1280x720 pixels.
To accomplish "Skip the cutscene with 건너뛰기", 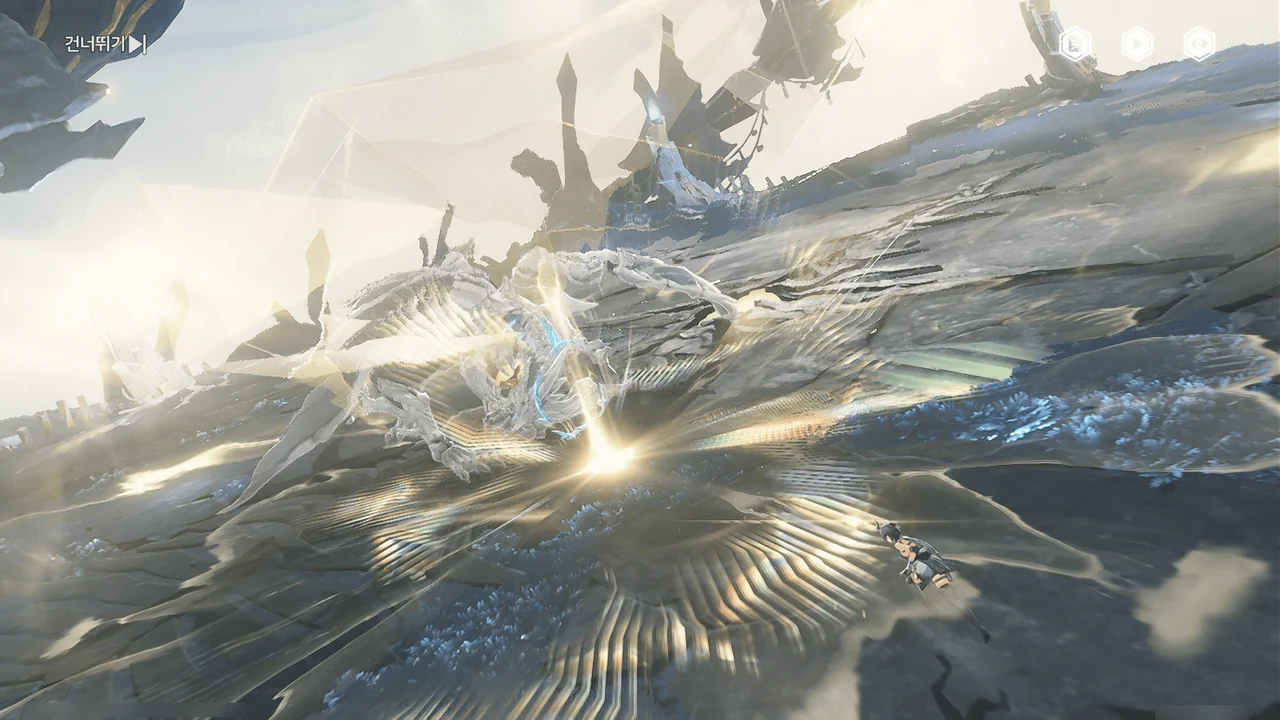I will click(105, 44).
